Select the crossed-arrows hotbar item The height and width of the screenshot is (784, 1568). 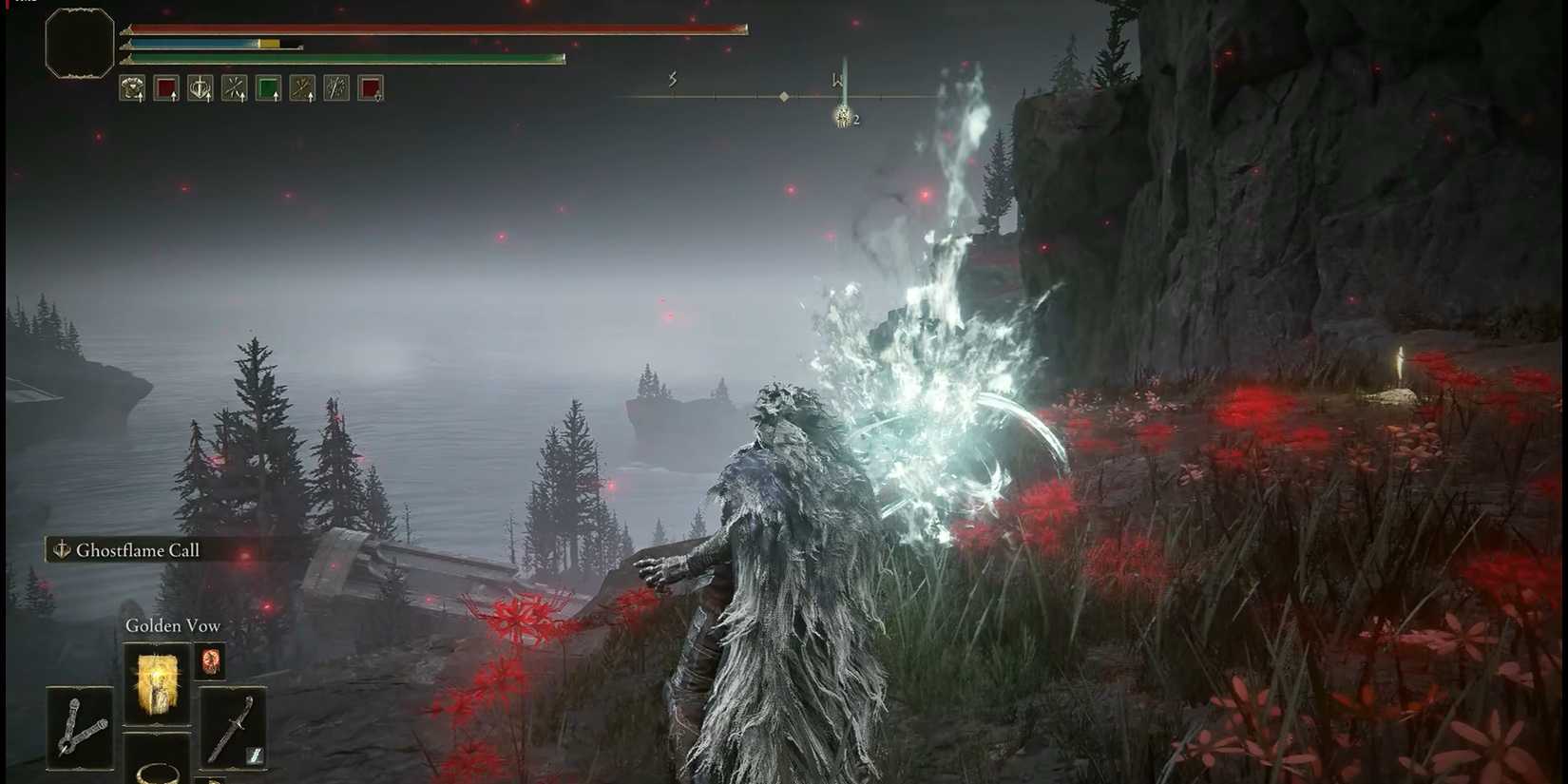pyautogui.click(x=235, y=87)
